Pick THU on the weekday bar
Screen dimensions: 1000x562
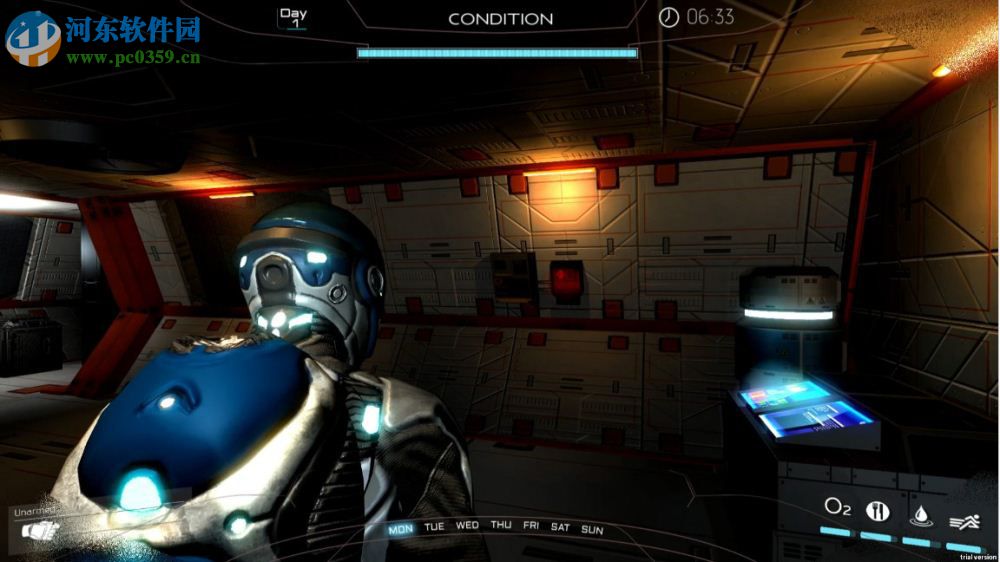tap(501, 525)
